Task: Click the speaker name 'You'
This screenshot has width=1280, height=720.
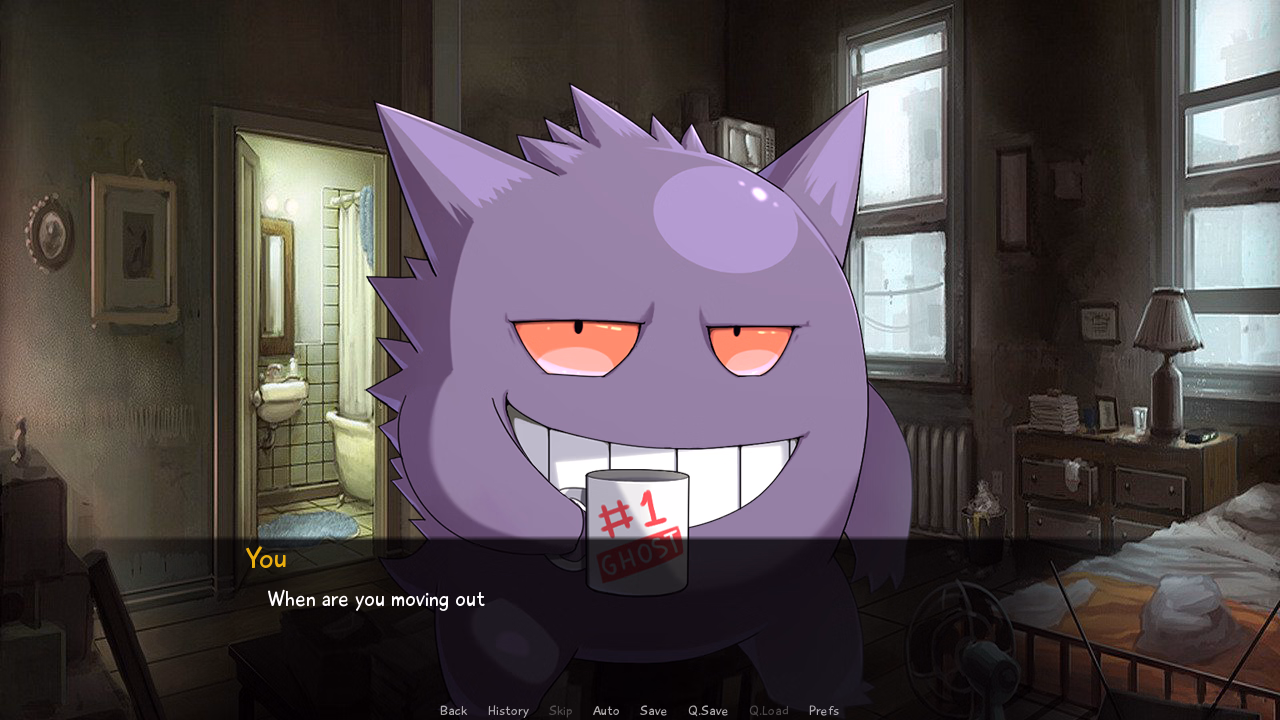Action: 265,559
